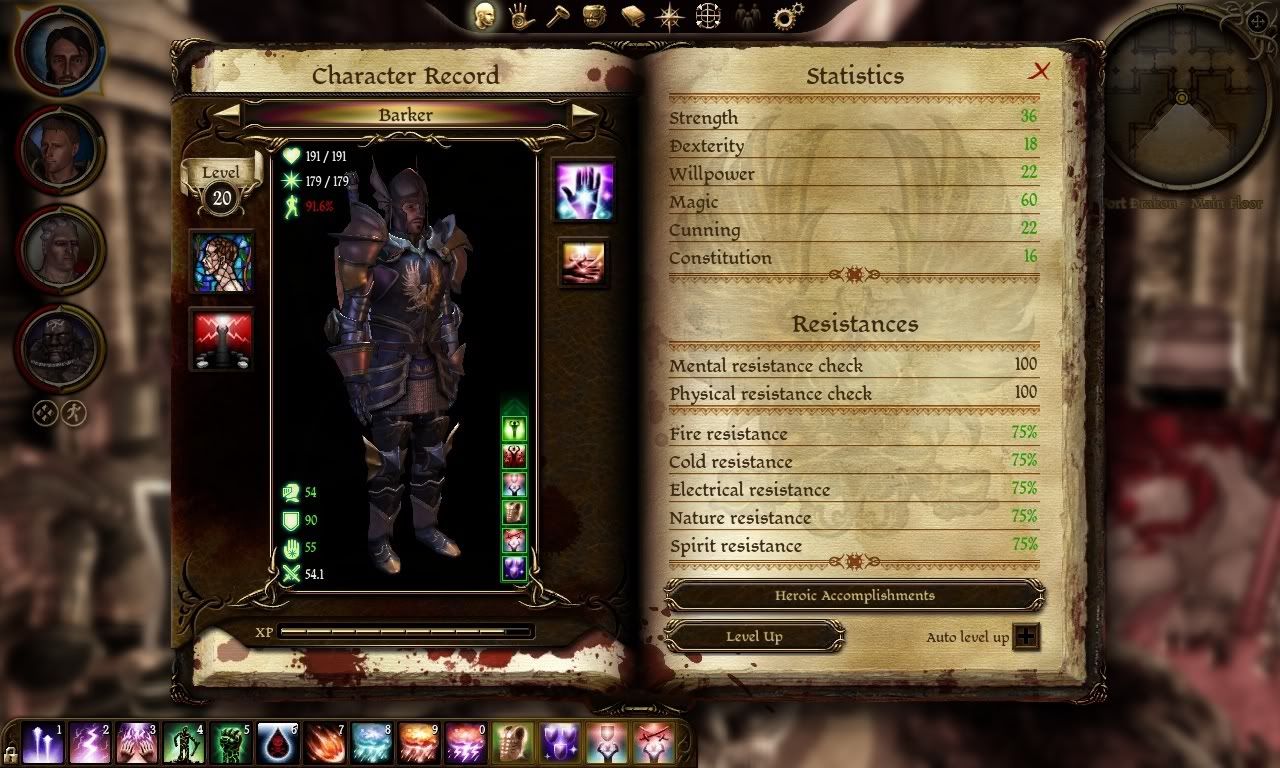Viewport: 1280px width, 768px height.
Task: Close the Character Record with the red X
Action: tap(1041, 71)
